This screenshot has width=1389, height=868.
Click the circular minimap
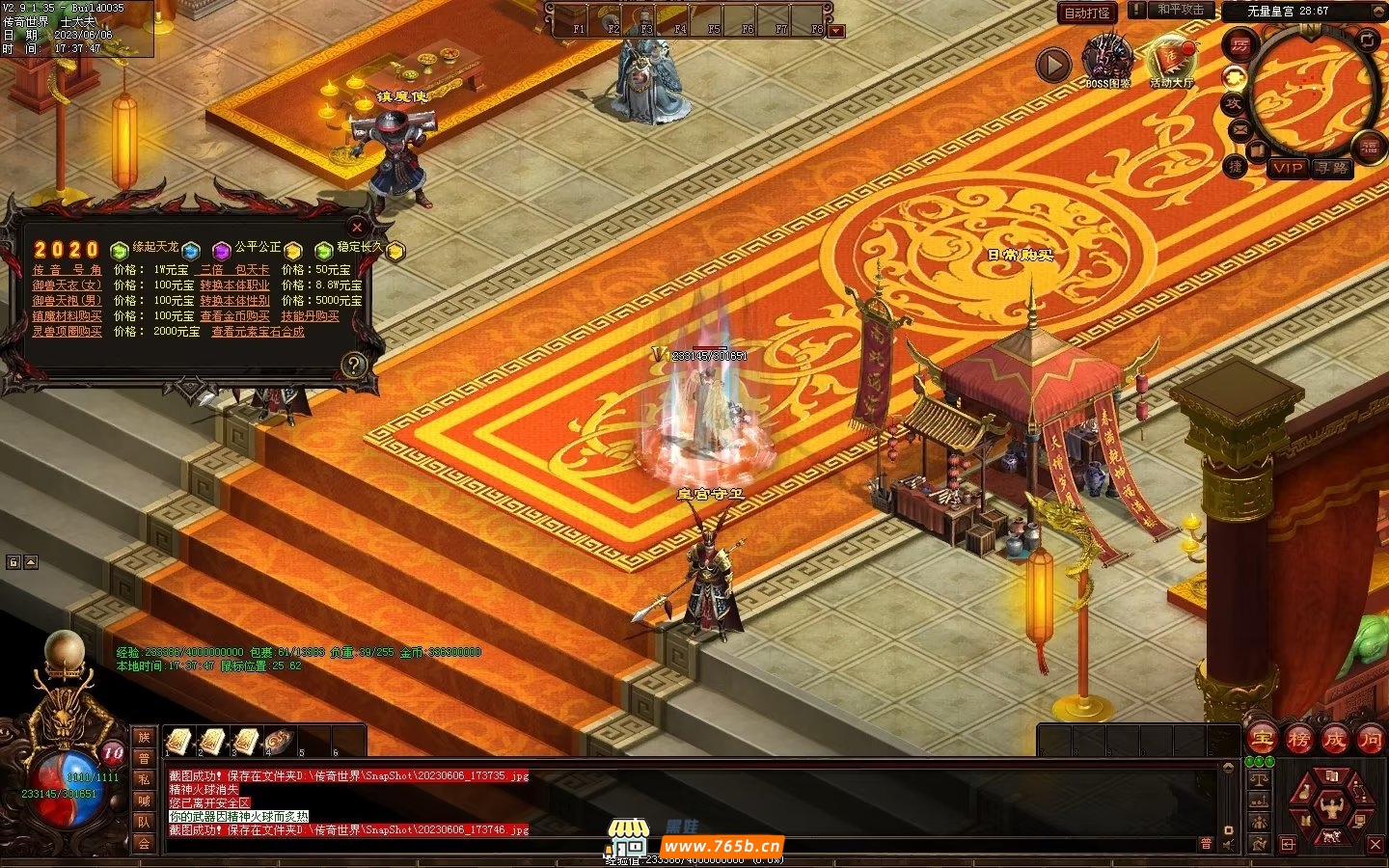(1314, 89)
